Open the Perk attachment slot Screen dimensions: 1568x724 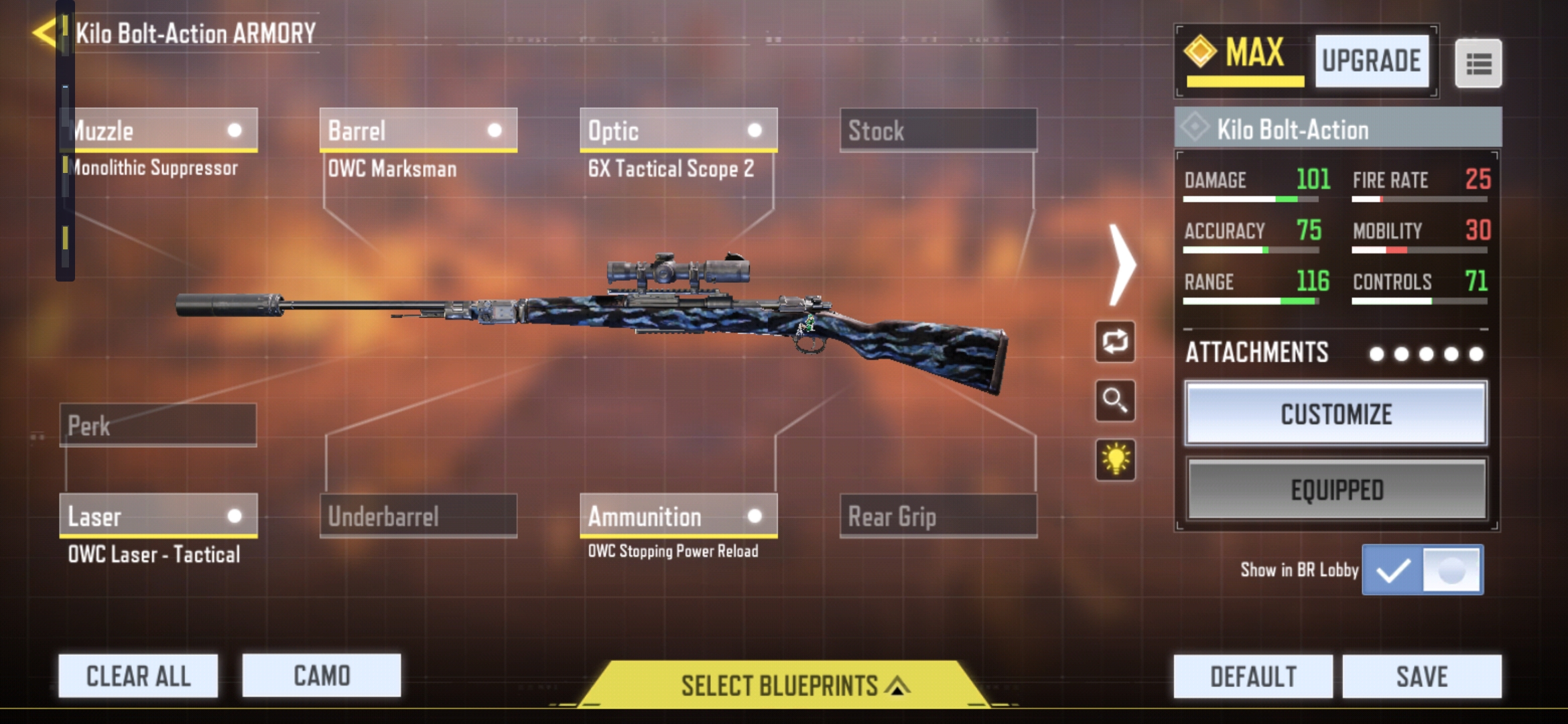click(x=157, y=426)
